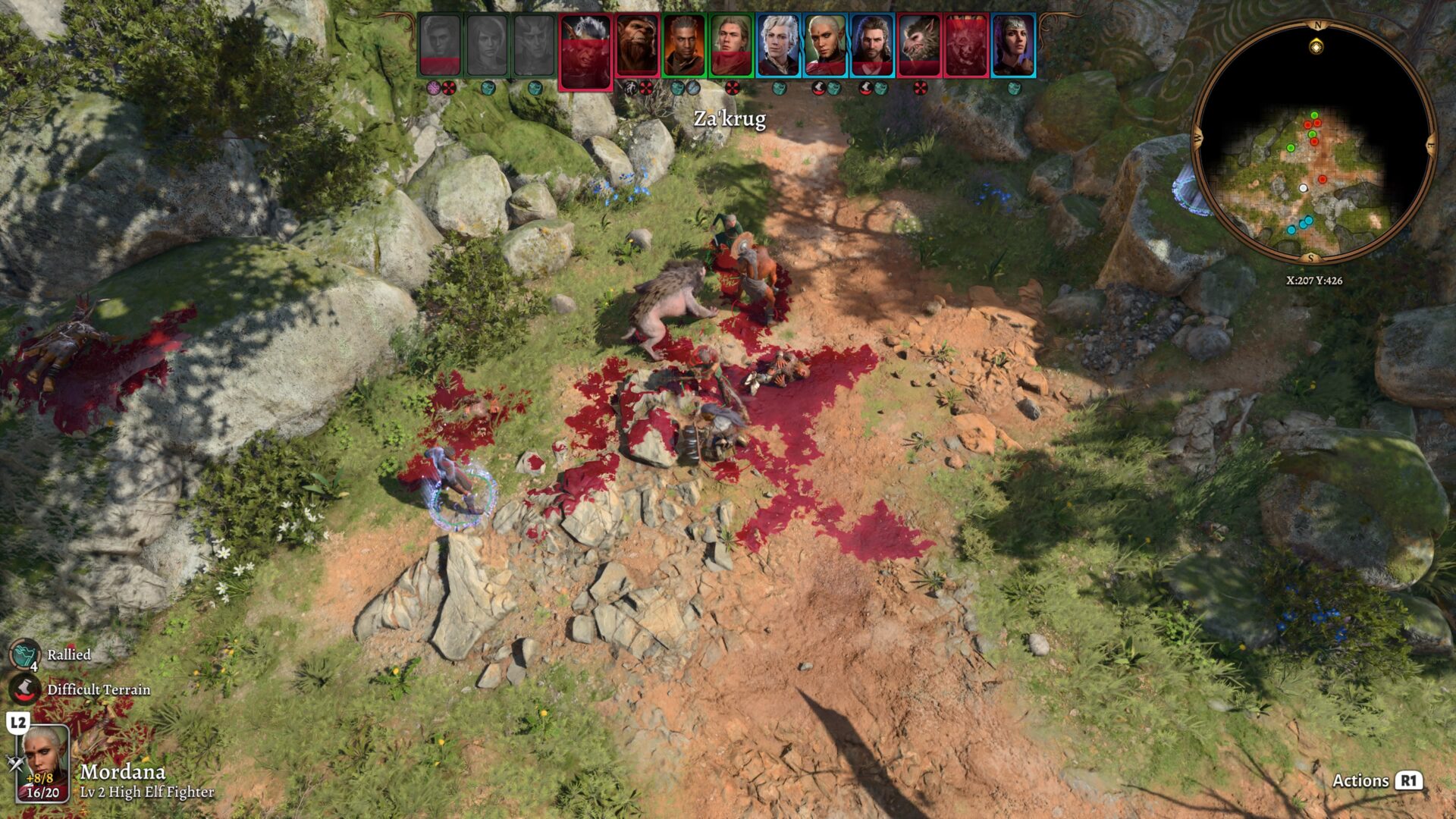Choose the white curly-haired elf portrait

778,45
